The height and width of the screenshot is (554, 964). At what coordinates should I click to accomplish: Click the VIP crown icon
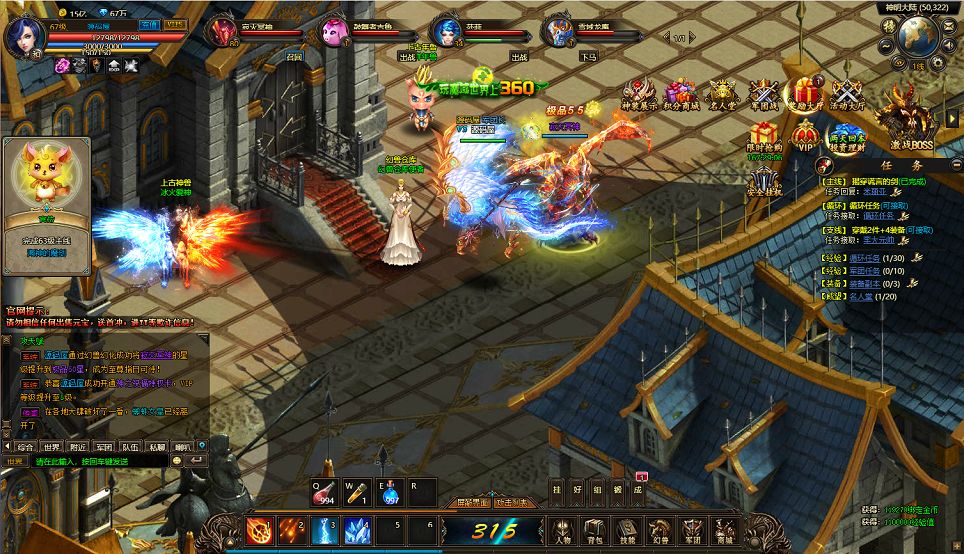804,136
